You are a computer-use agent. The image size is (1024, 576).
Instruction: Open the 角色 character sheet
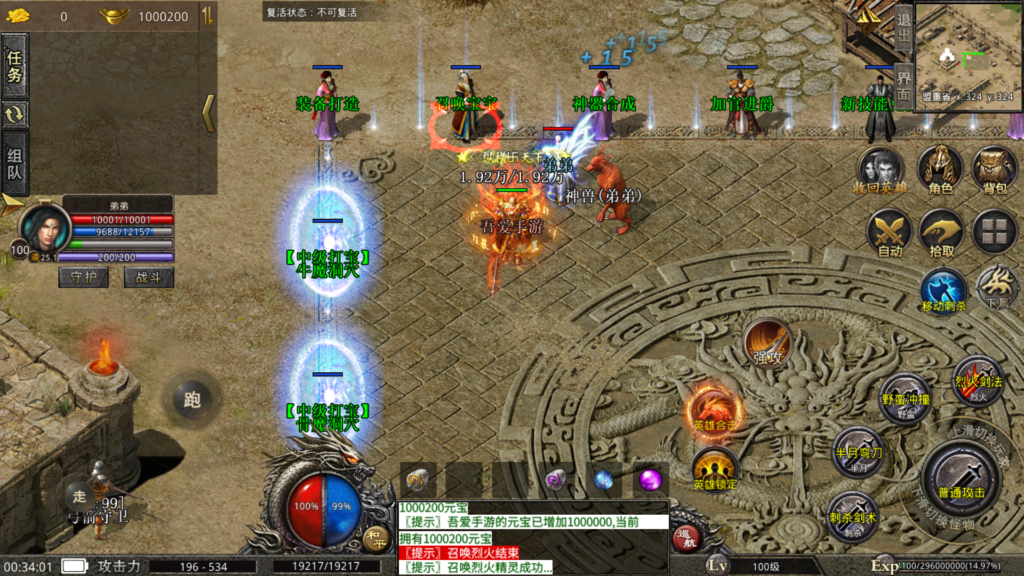pos(940,167)
